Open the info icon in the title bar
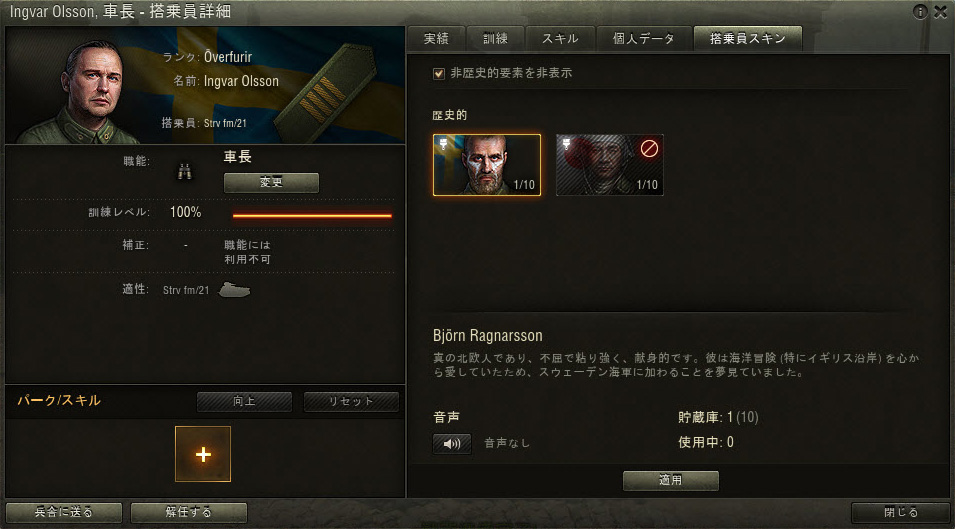Viewport: 955px width, 529px height. (921, 12)
